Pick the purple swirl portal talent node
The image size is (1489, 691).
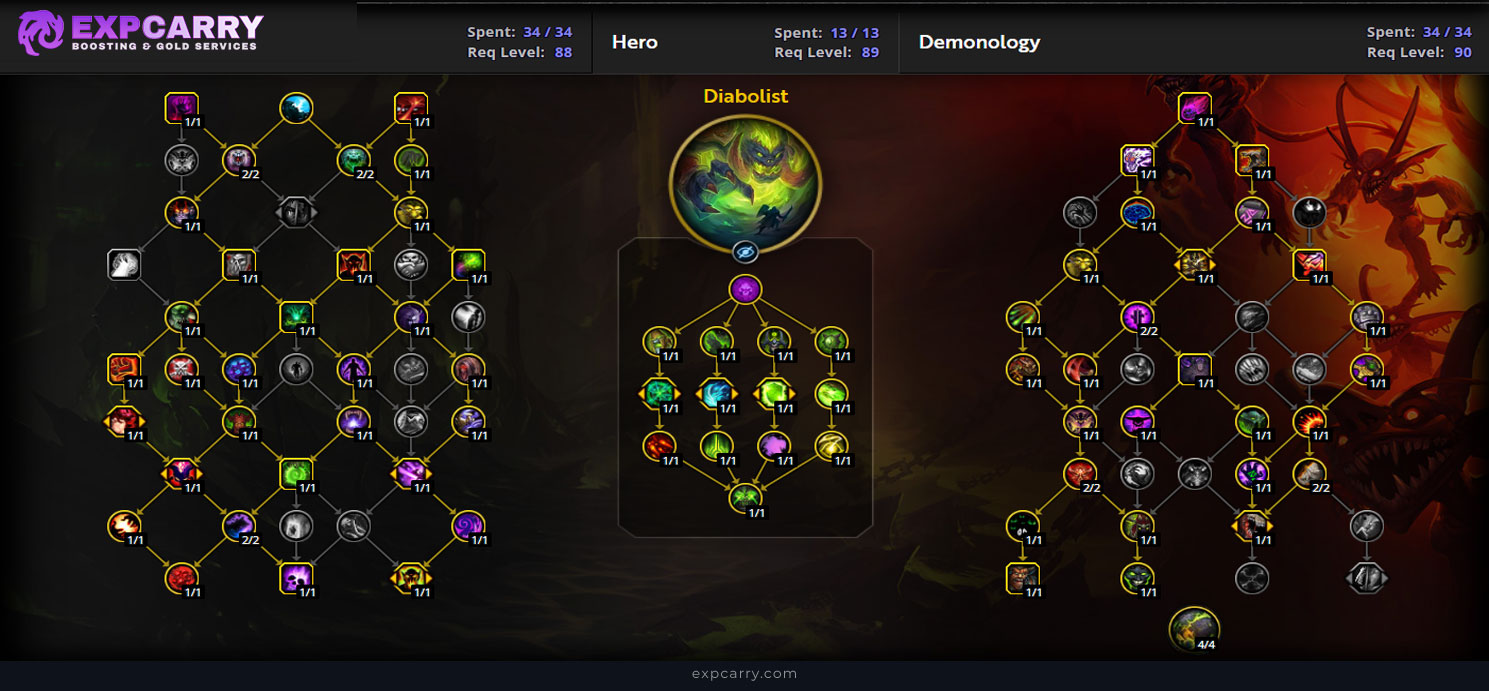(x=468, y=523)
